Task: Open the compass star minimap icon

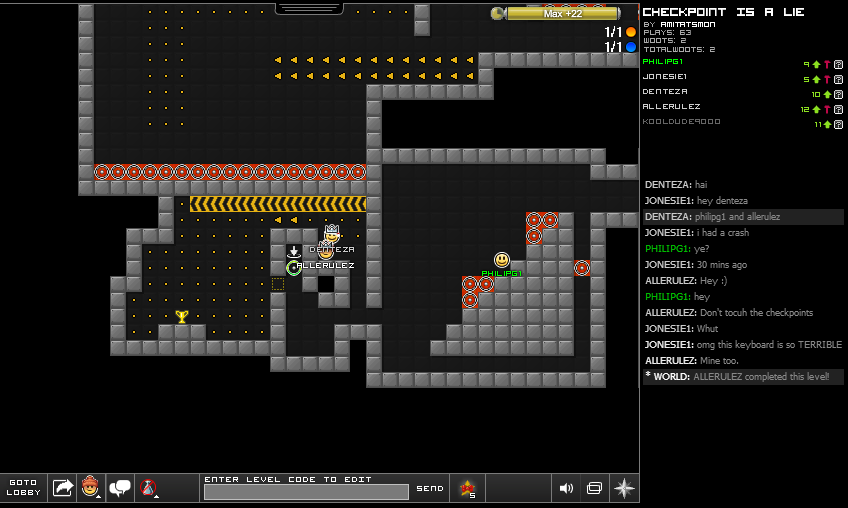Action: (624, 488)
